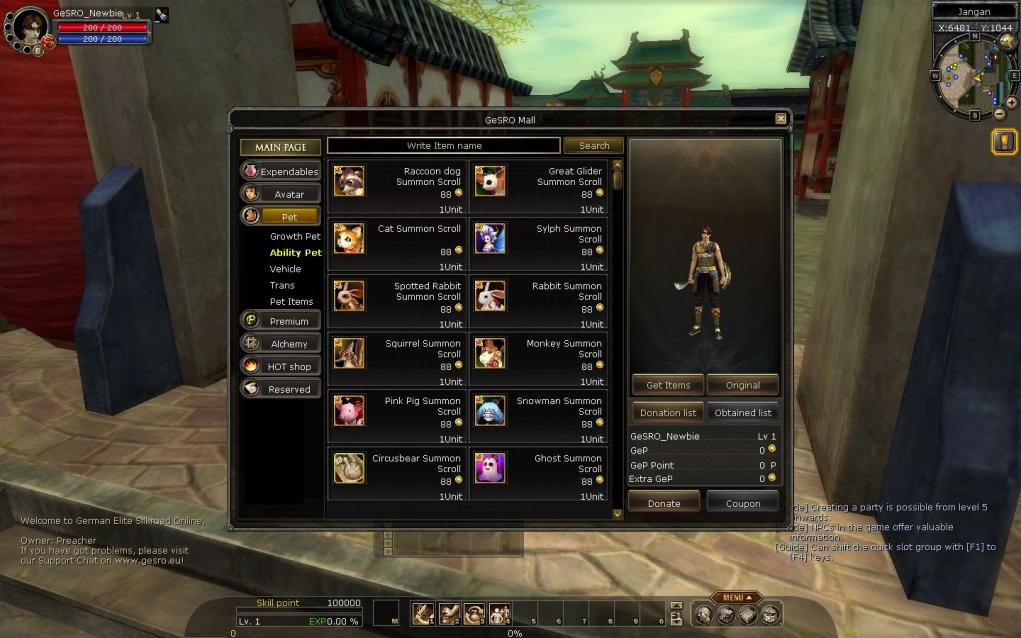Click the Coupon button

743,503
